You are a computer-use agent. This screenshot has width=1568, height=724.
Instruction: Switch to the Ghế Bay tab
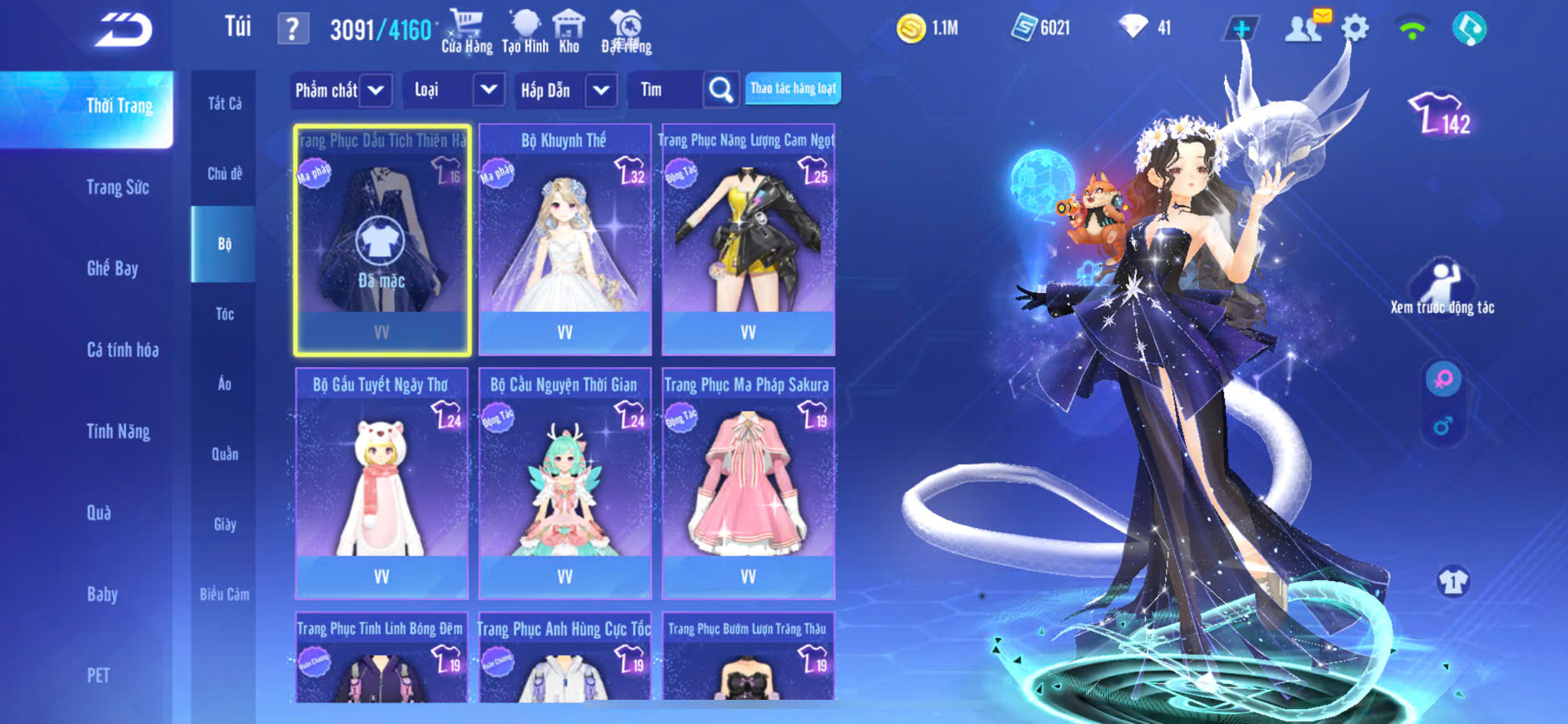[x=112, y=268]
